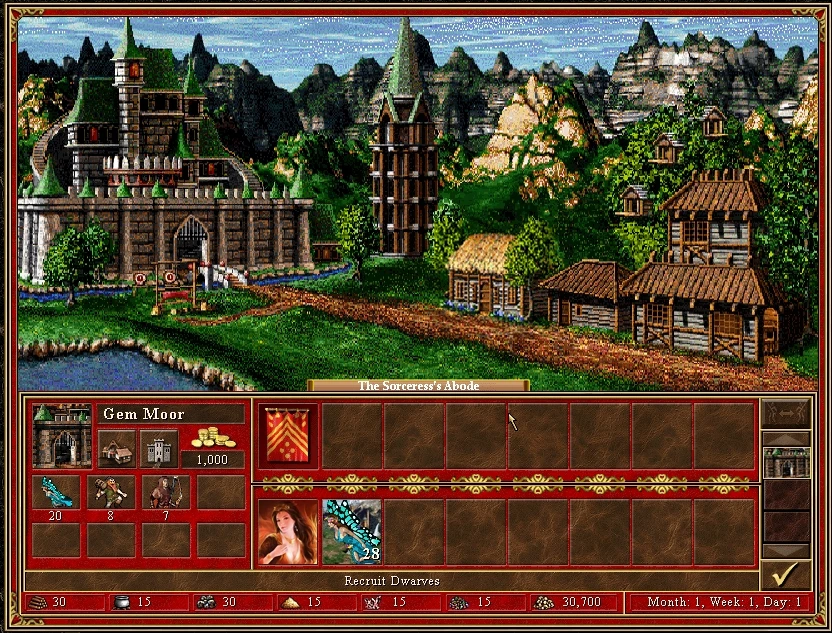Open the kingdom resource bar gold amount
The image size is (832, 633).
tap(570, 603)
